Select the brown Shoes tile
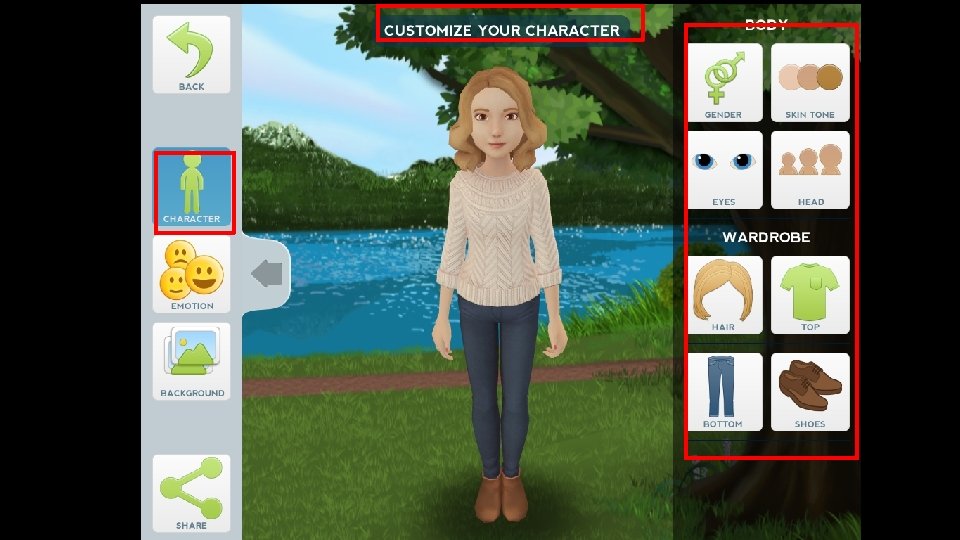The width and height of the screenshot is (960, 540). (x=810, y=391)
